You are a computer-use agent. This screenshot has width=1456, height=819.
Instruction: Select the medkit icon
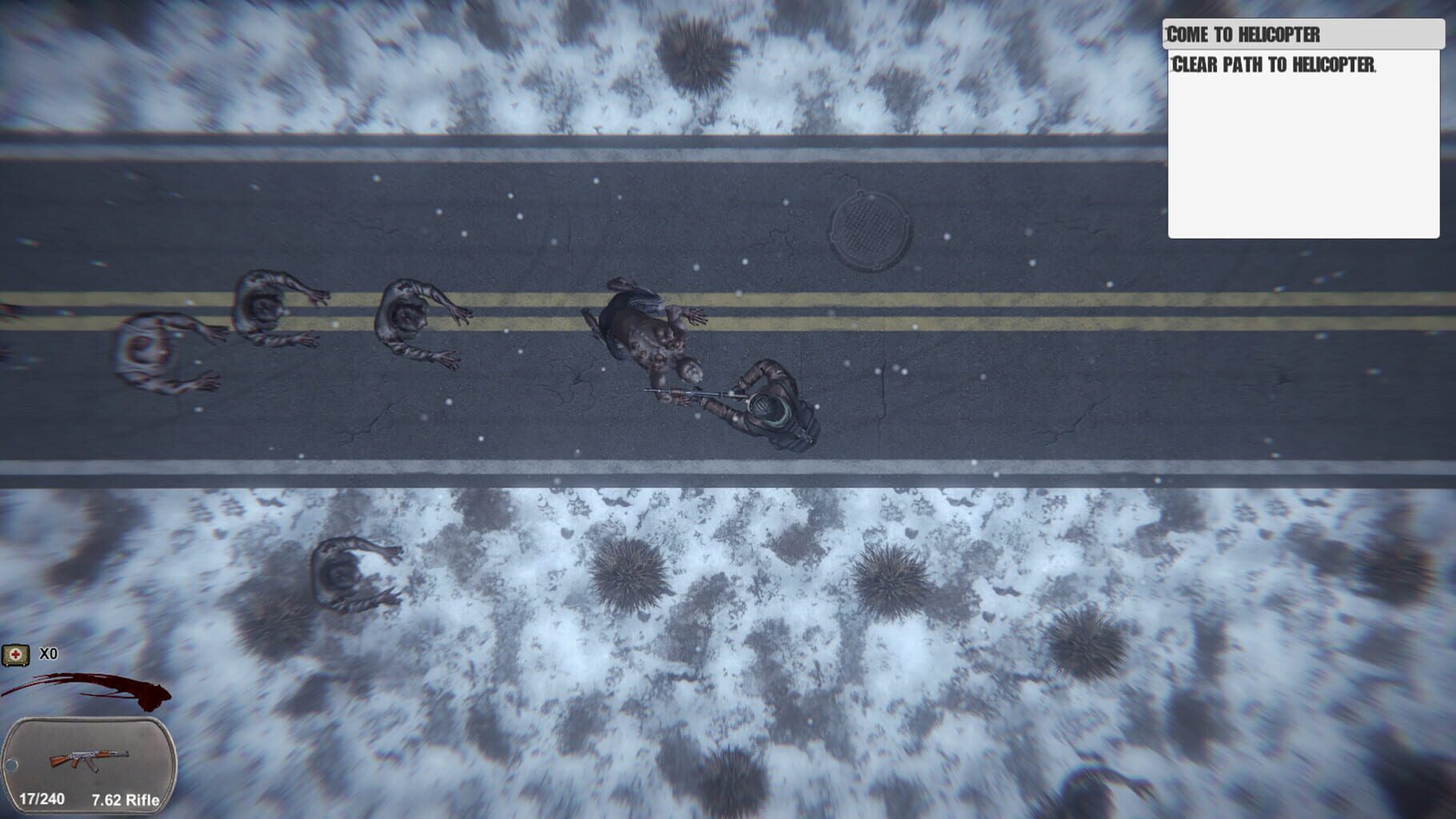point(15,655)
